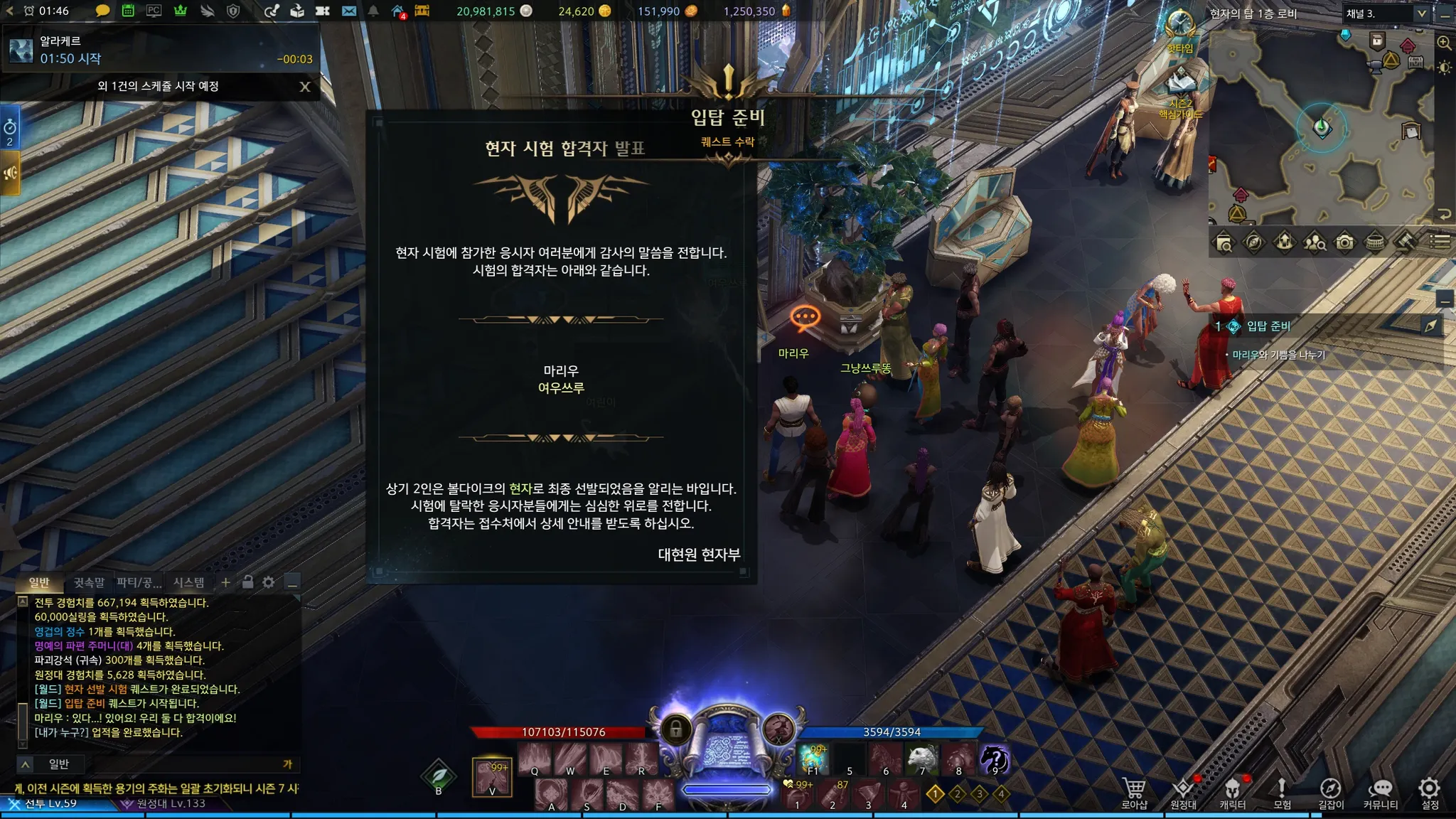
Task: Switch to the 시스템 chat tab
Action: [x=188, y=582]
